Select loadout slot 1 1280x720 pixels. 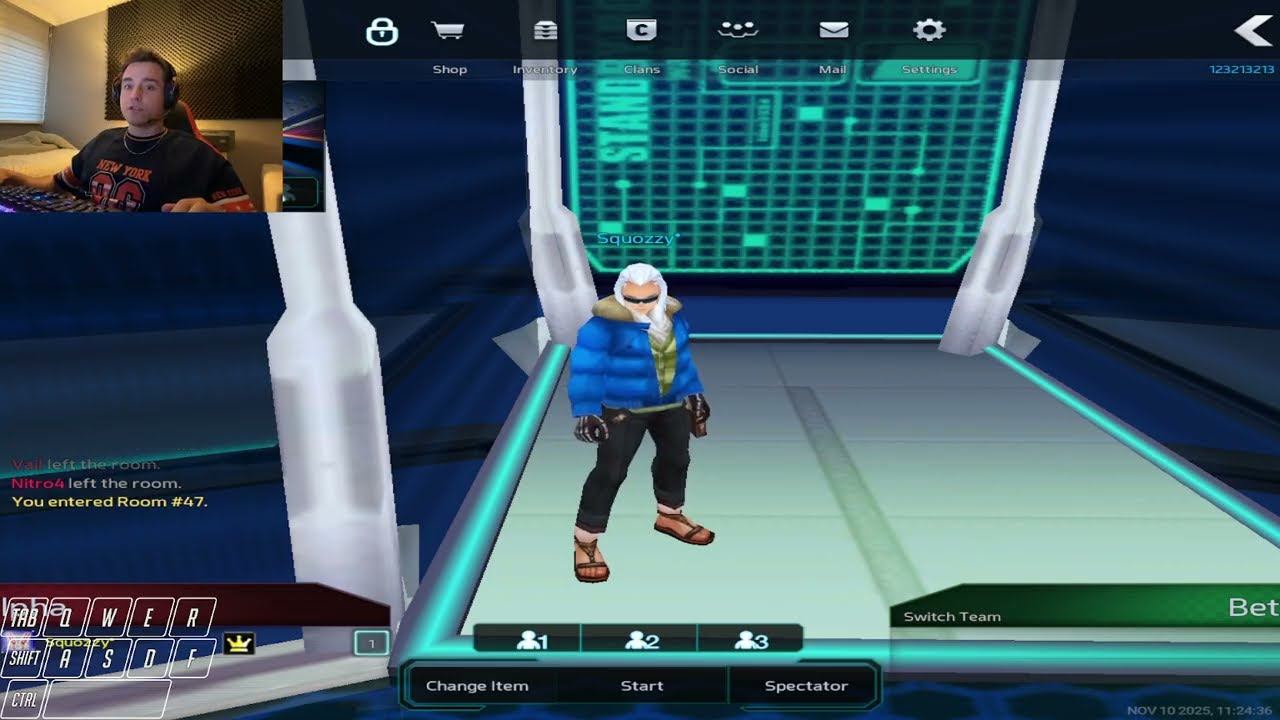coord(531,641)
